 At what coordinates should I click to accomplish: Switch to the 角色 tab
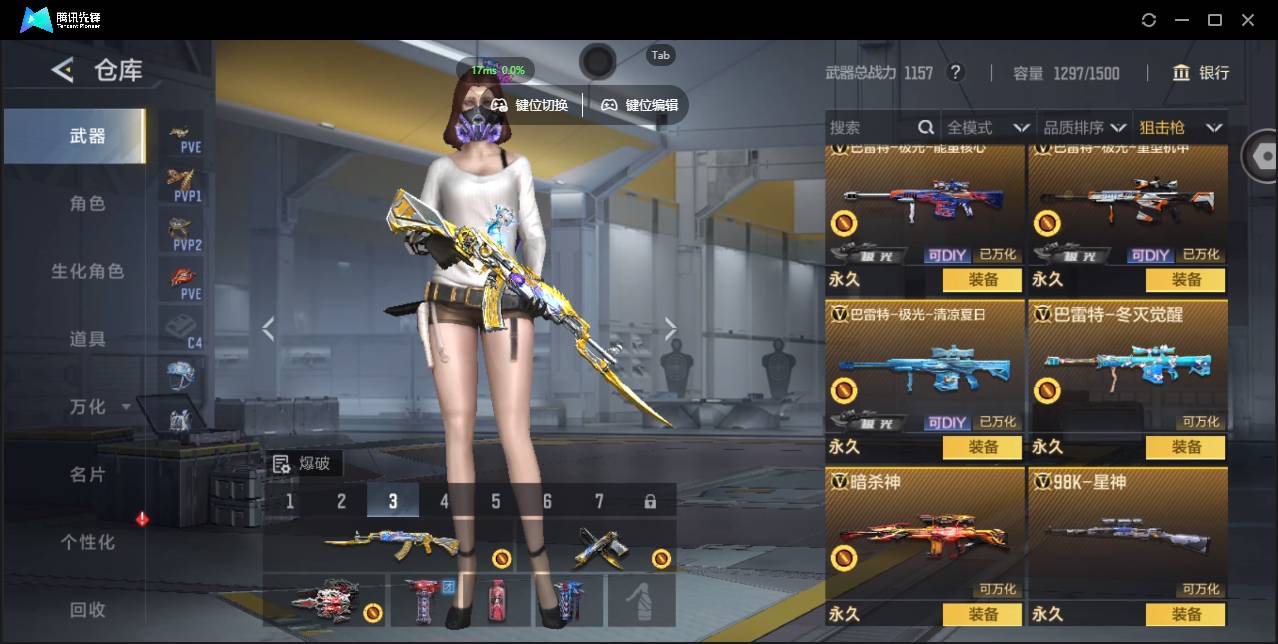[87, 204]
